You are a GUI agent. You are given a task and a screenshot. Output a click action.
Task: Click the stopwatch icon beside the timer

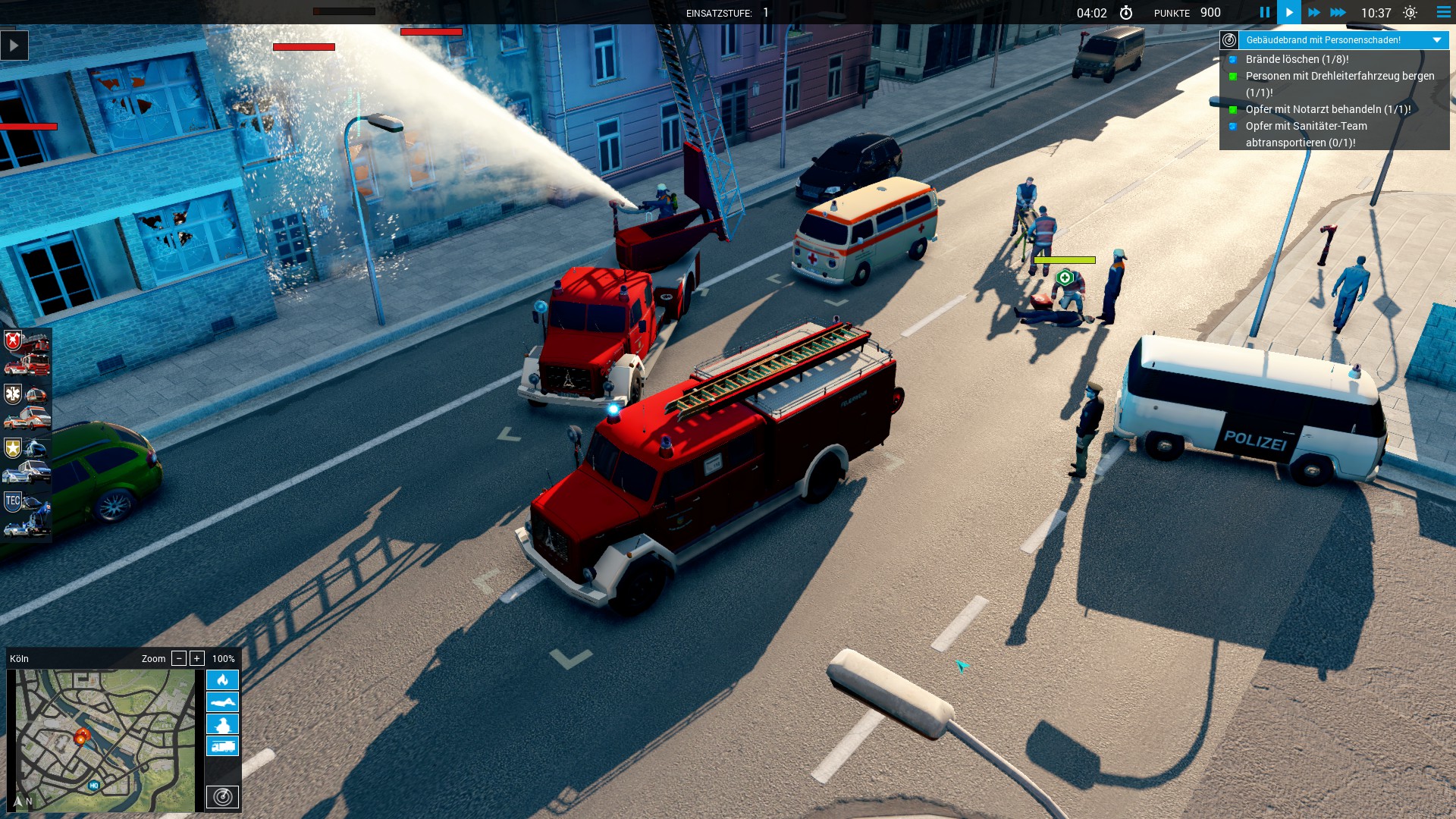(1128, 12)
